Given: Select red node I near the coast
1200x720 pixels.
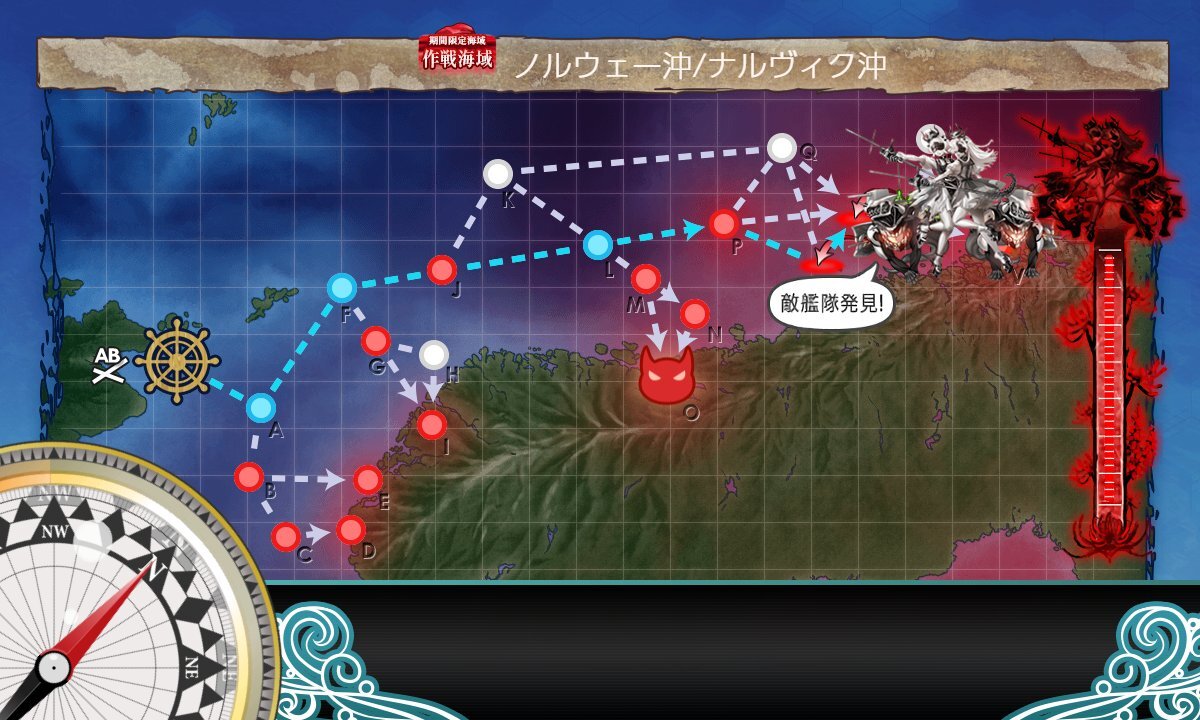Looking at the screenshot, I should pos(431,425).
